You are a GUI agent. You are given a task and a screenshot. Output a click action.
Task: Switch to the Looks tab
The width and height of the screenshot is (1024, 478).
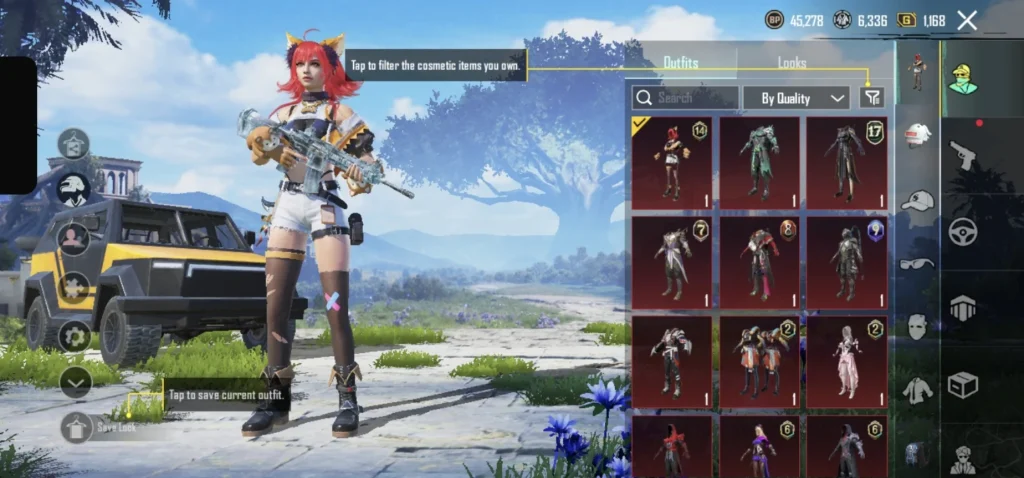click(x=792, y=63)
